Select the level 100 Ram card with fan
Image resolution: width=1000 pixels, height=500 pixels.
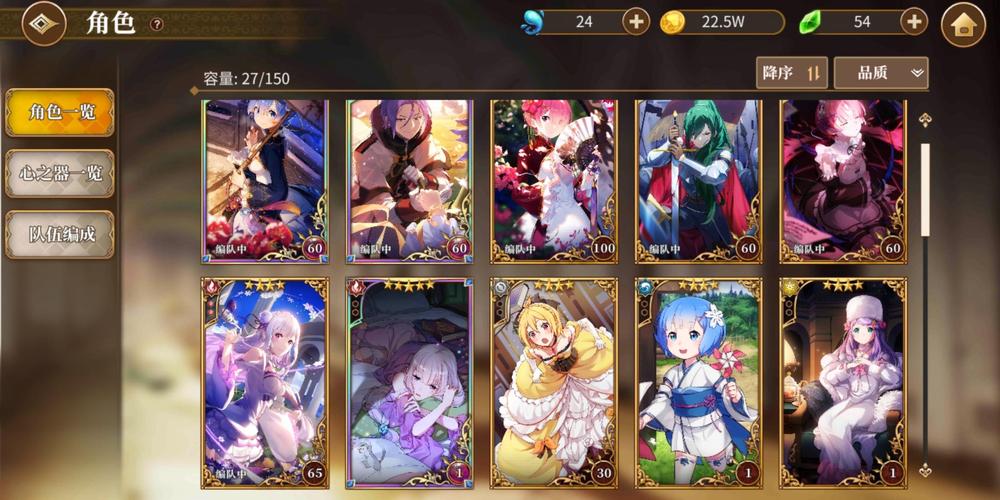554,180
